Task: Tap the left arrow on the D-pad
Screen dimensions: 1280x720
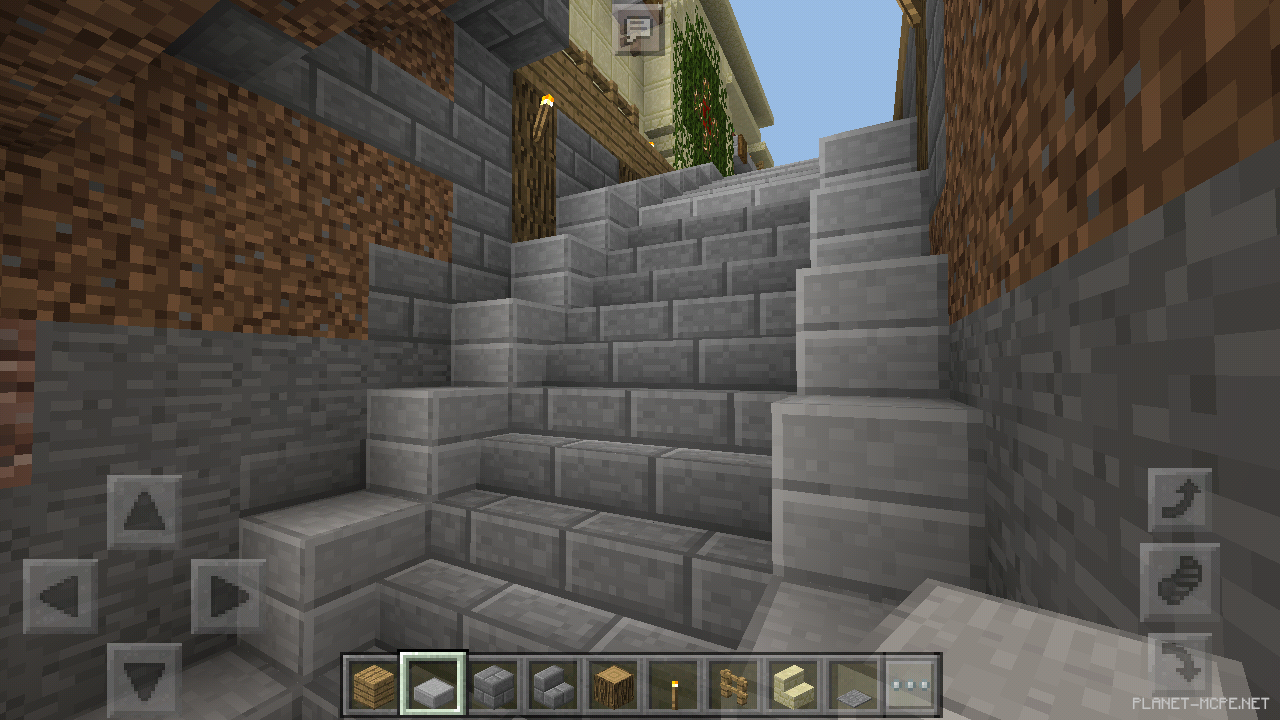Action: click(60, 597)
